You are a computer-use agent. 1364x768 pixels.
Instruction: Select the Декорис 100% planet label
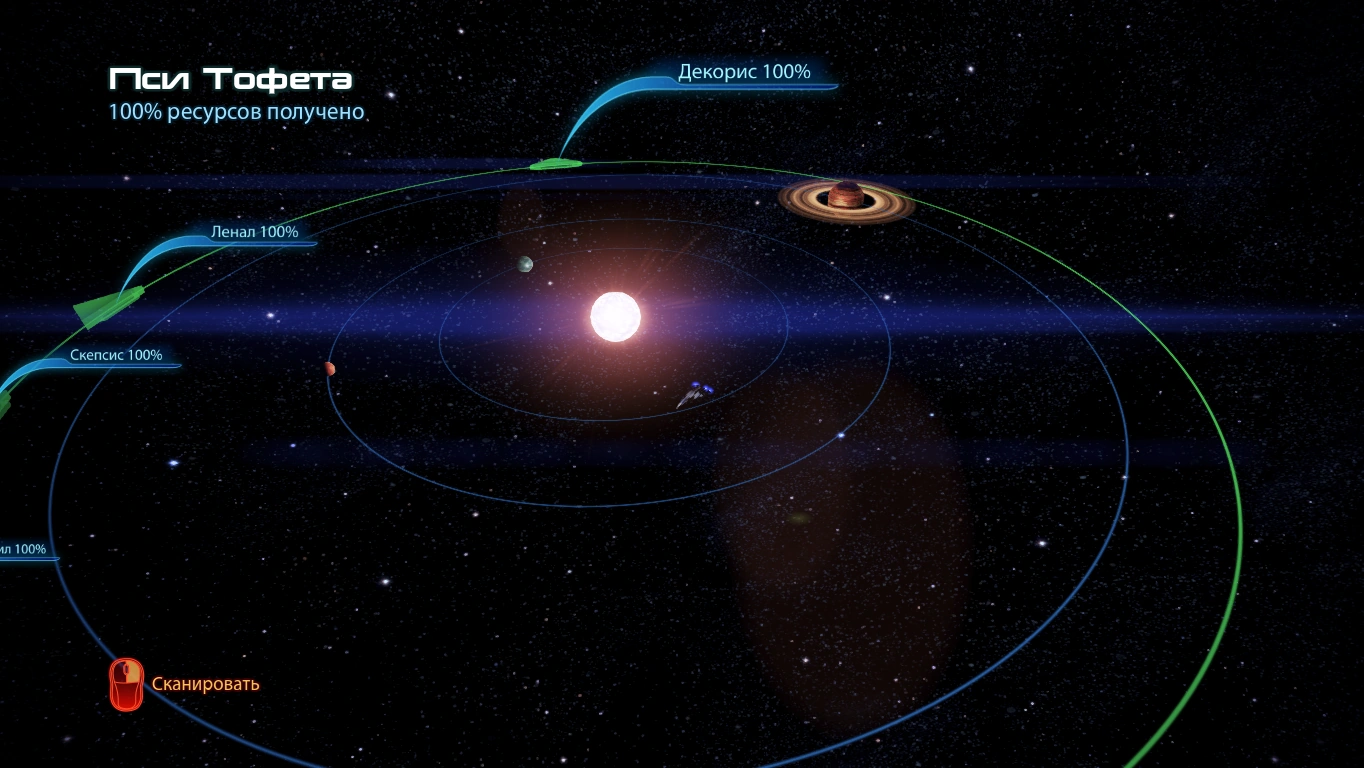(744, 72)
